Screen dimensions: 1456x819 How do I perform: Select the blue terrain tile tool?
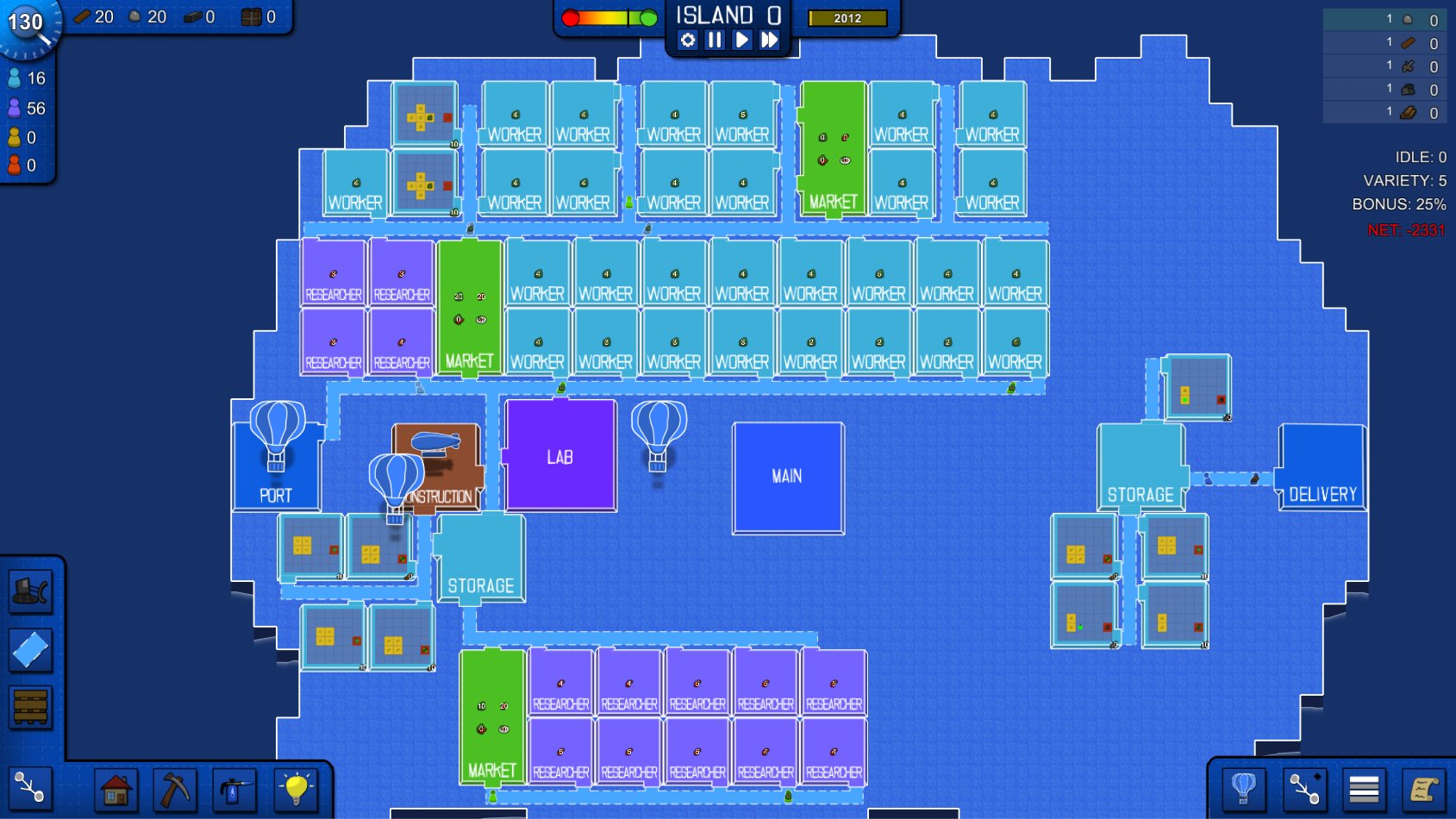31,648
